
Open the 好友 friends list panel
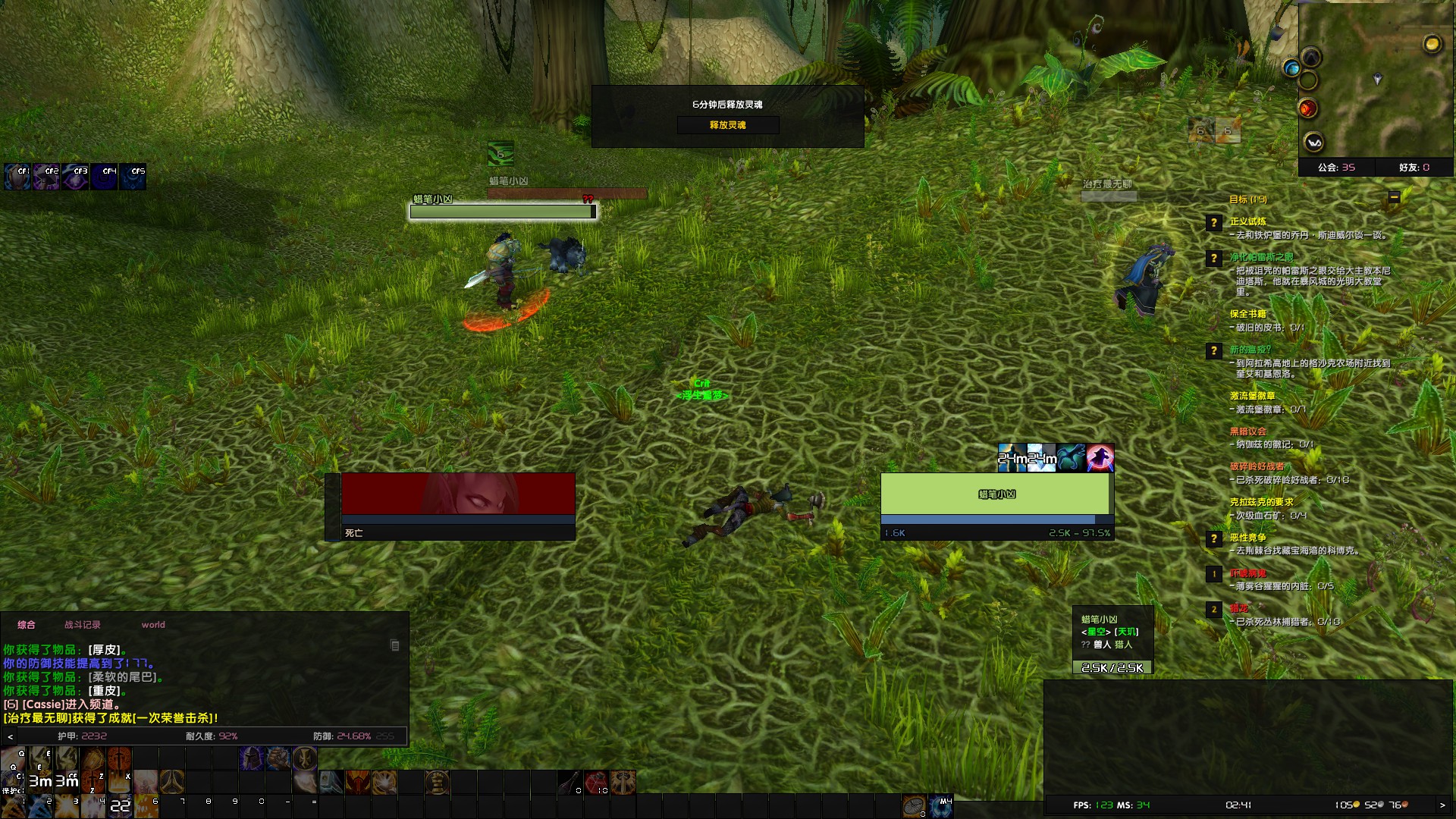tap(1414, 168)
